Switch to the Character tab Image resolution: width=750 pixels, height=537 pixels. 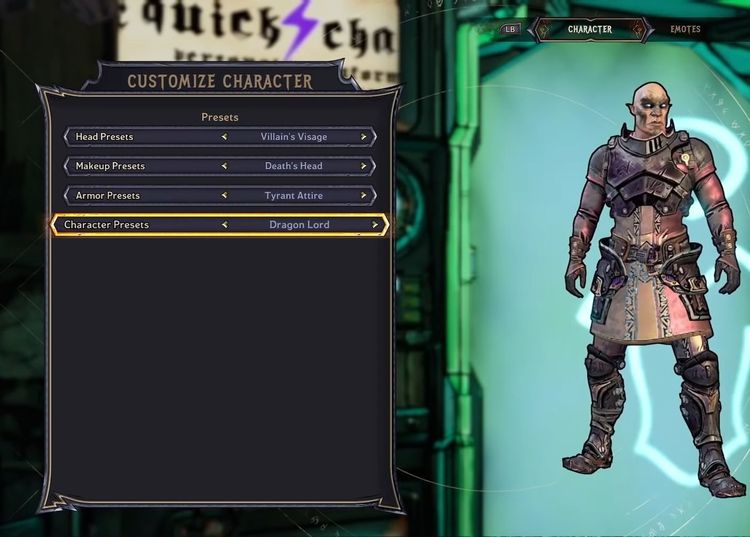(590, 30)
